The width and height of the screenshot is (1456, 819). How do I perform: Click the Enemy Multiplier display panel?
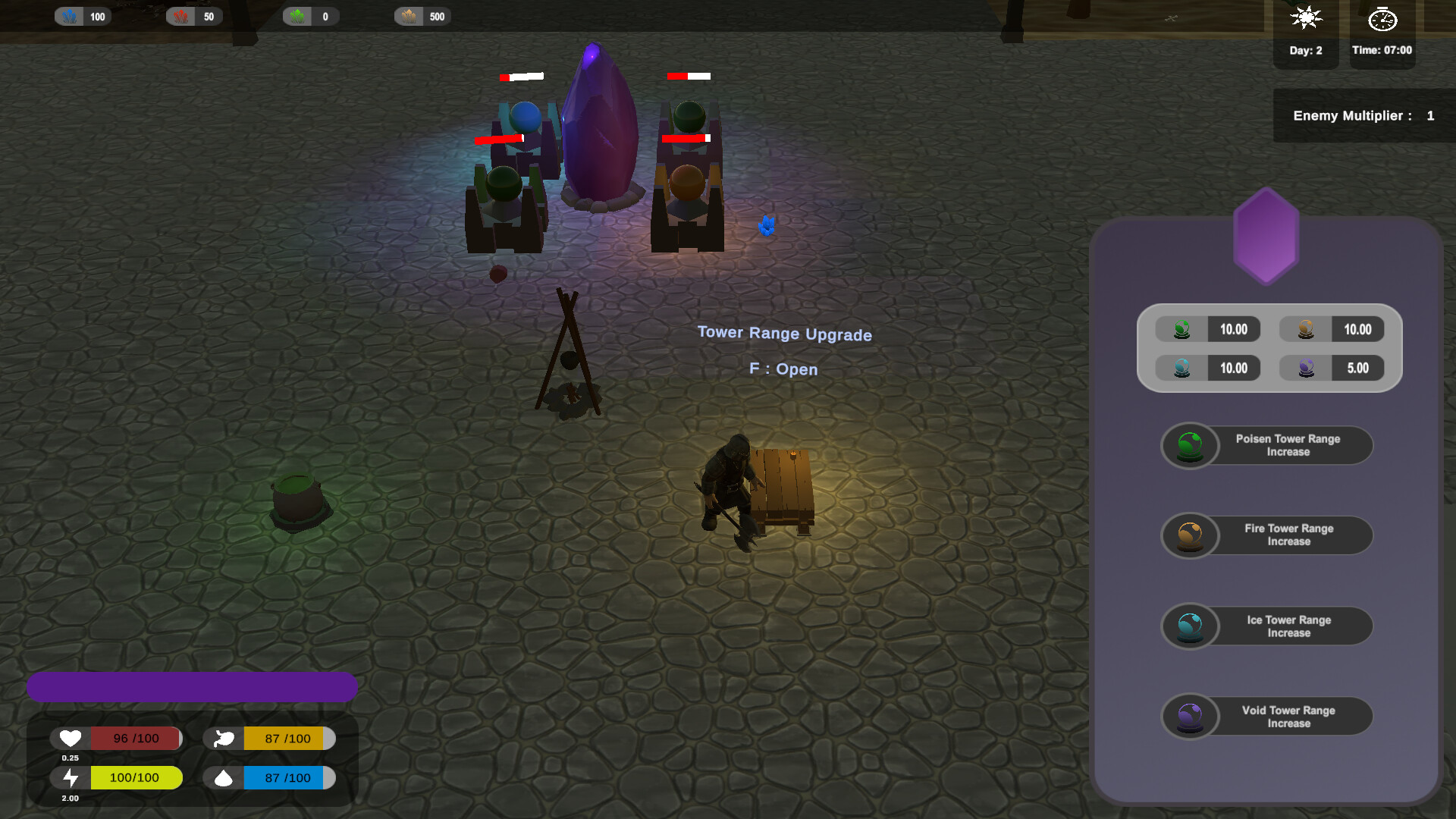pyautogui.click(x=1363, y=115)
